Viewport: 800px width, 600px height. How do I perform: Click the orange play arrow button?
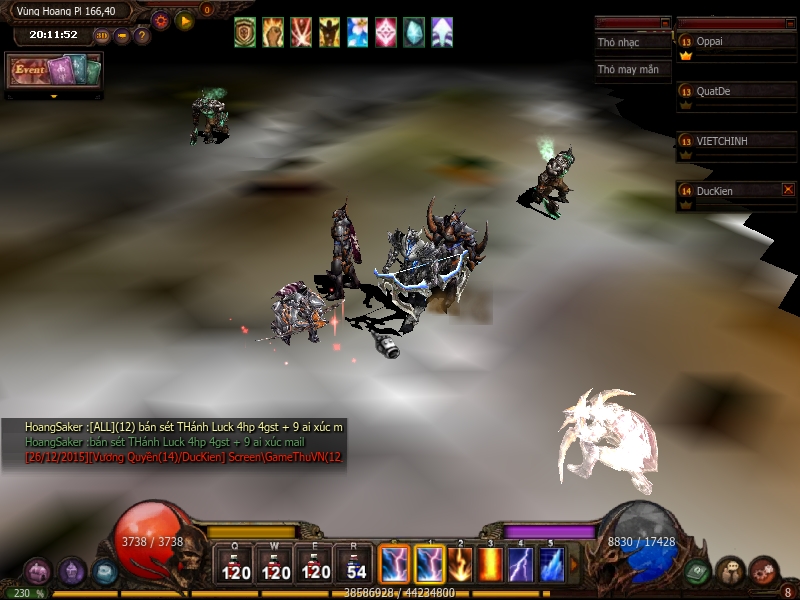click(x=185, y=19)
